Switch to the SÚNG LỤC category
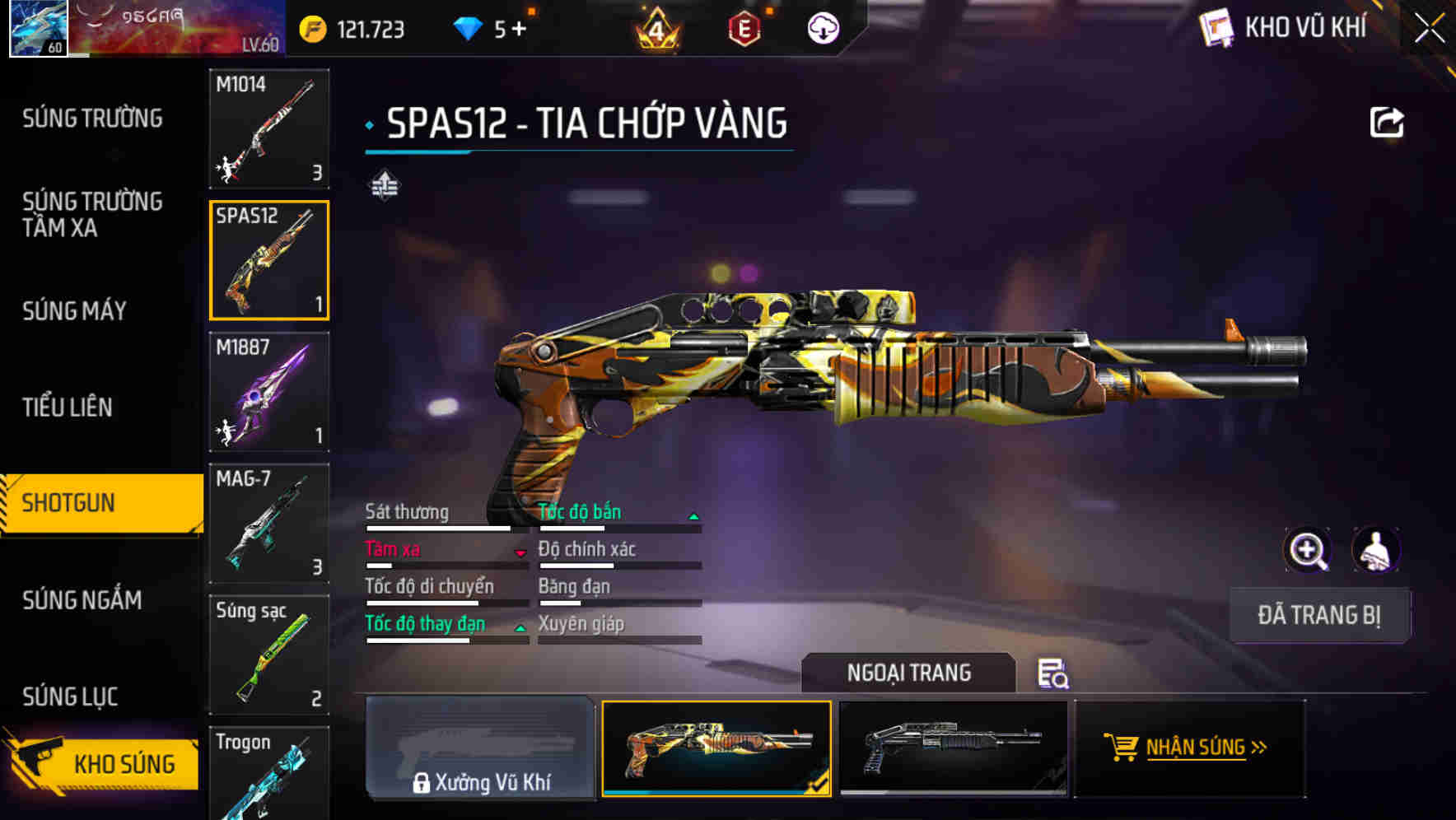Image resolution: width=1456 pixels, height=820 pixels. coord(70,697)
